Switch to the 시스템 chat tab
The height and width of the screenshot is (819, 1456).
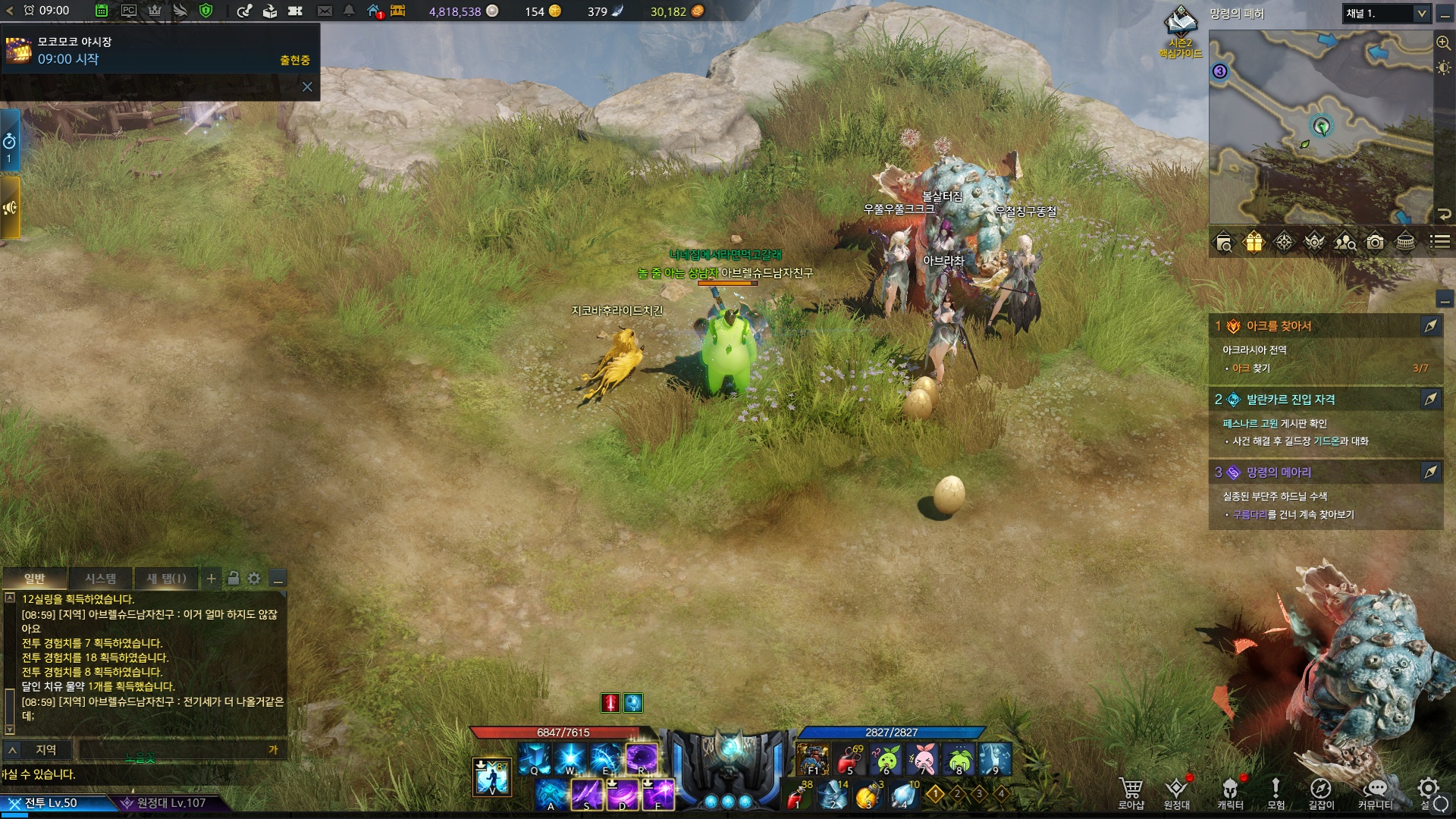coord(100,579)
